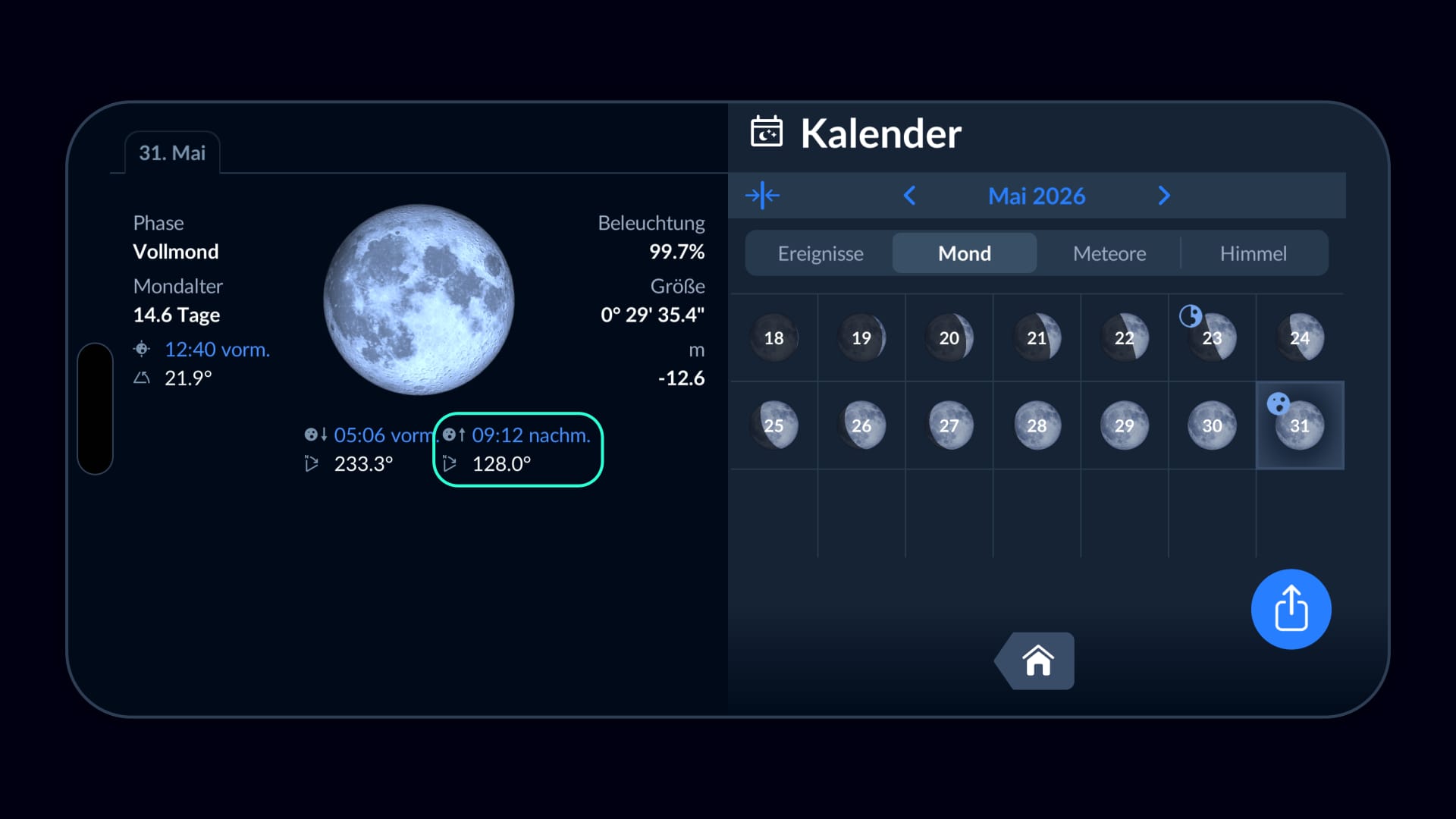The image size is (1456, 819).
Task: Click the Mai 2026 month label
Action: pos(1036,196)
